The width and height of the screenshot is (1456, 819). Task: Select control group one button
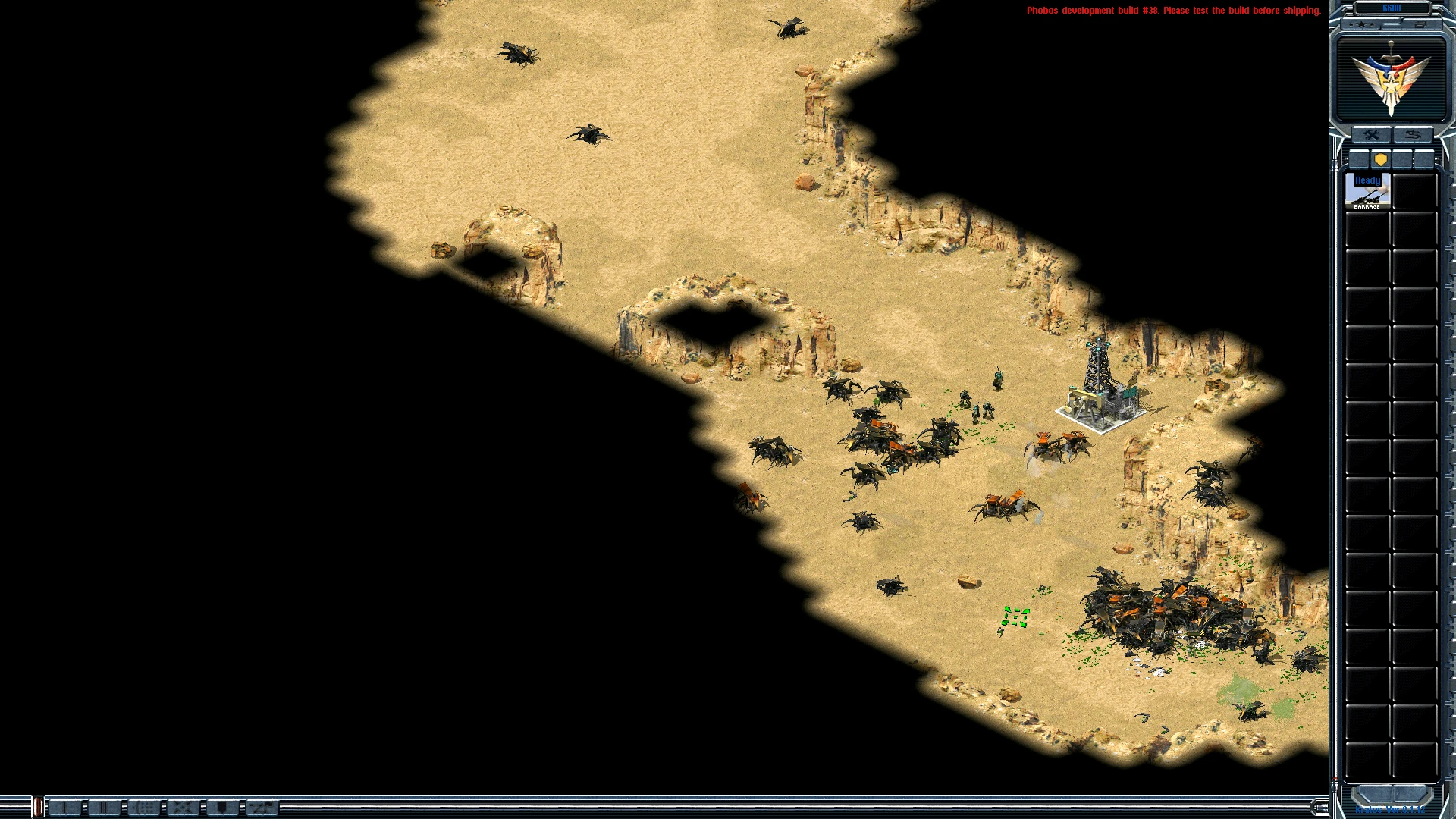coord(65,808)
